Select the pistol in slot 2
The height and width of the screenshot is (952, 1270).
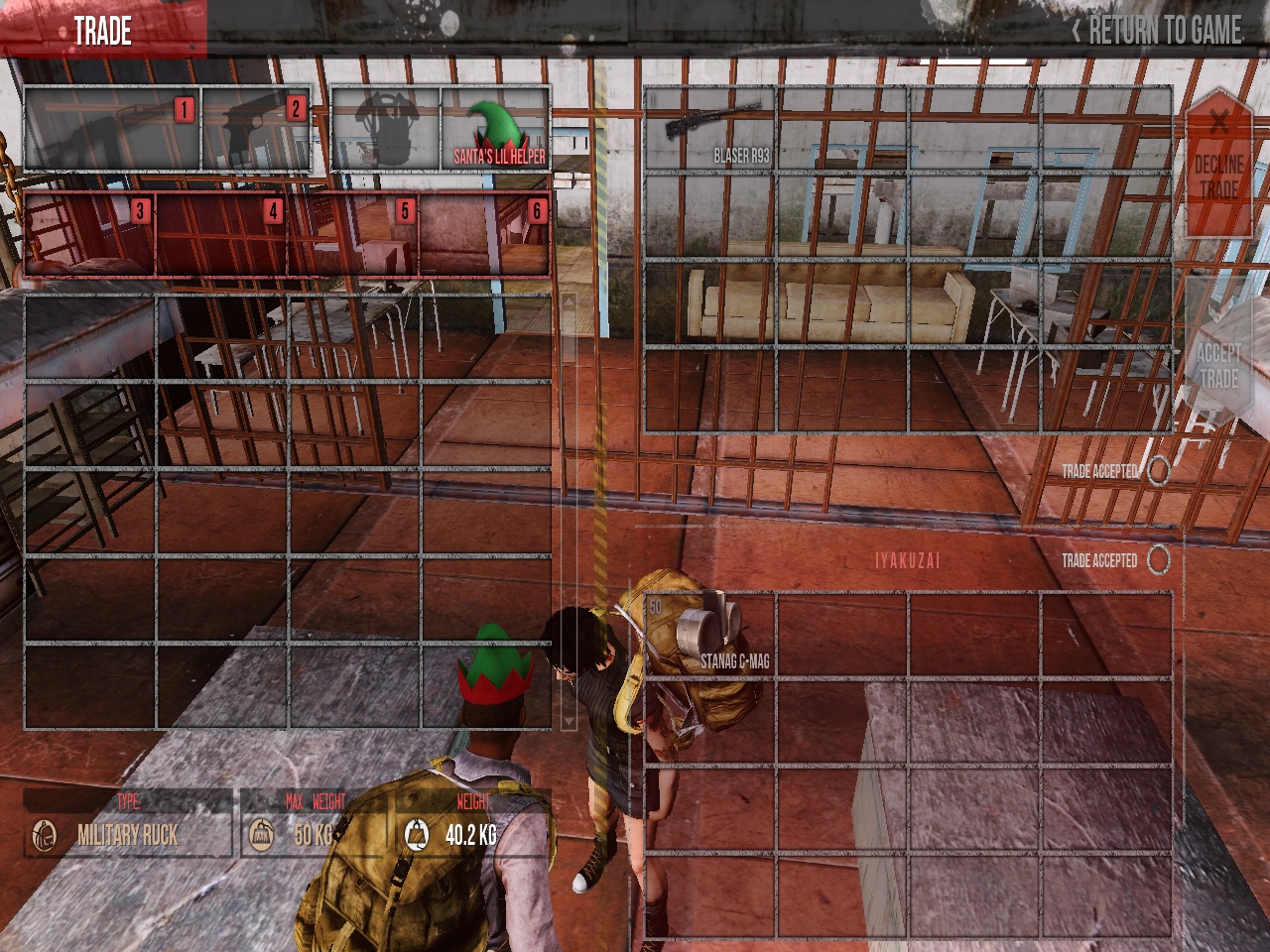pos(256,130)
